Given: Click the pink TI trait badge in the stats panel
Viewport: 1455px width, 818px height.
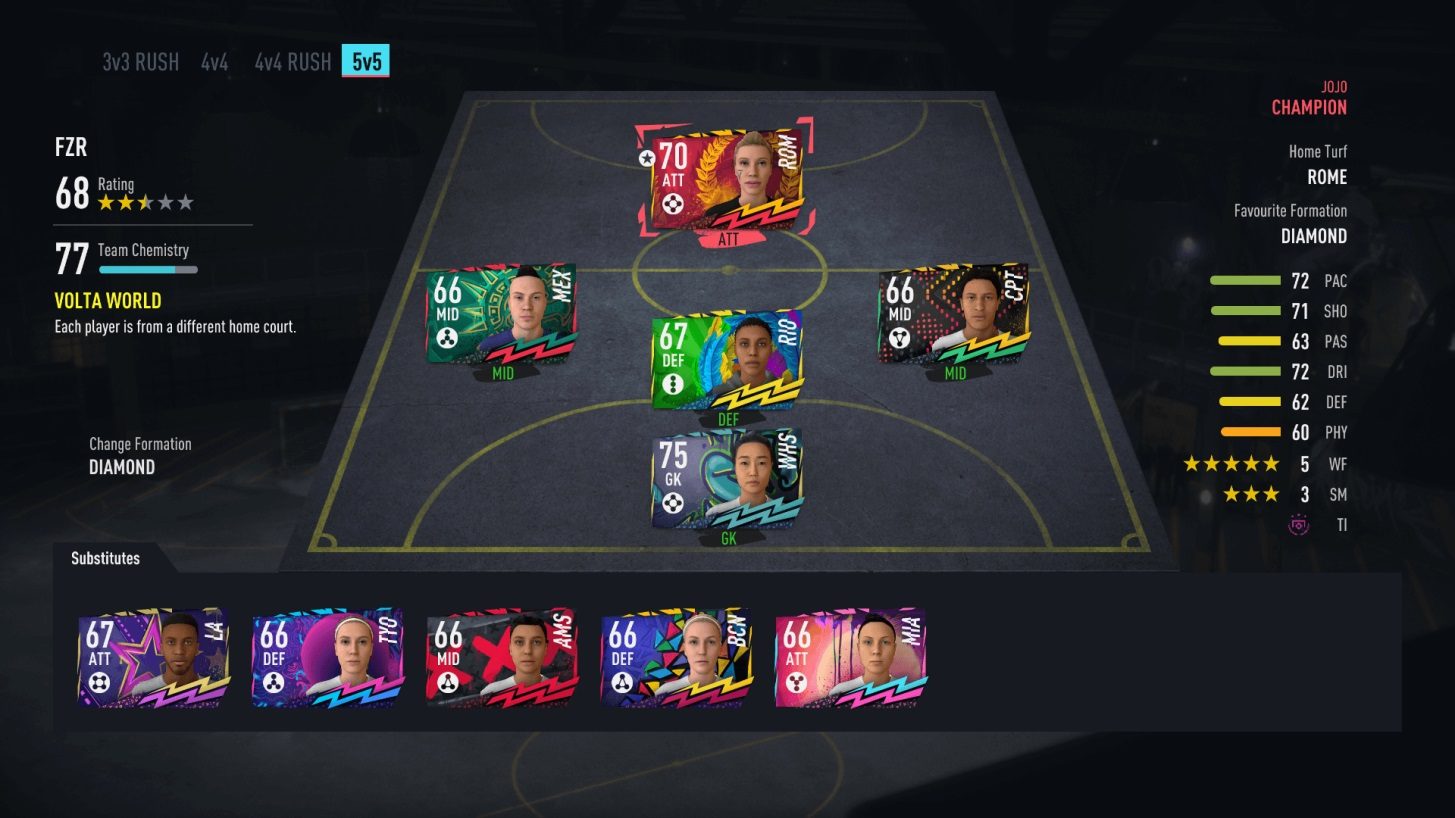Looking at the screenshot, I should (x=1299, y=524).
